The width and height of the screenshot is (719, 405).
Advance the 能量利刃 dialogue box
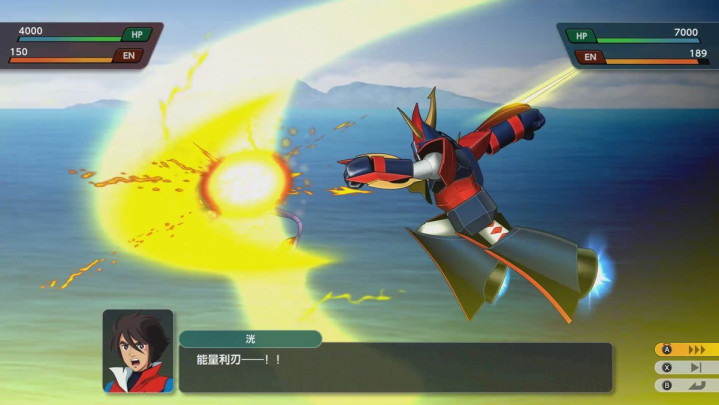395,367
